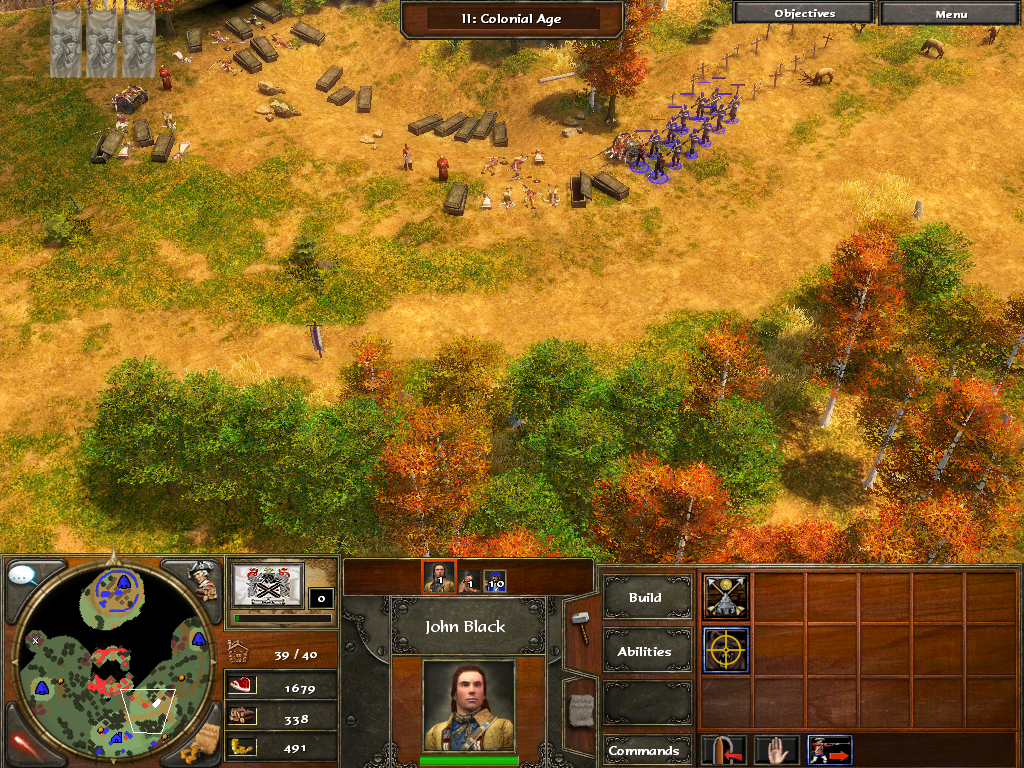Image resolution: width=1024 pixels, height=768 pixels.
Task: Click the gold coins market button by minimap
Action: pos(204,740)
